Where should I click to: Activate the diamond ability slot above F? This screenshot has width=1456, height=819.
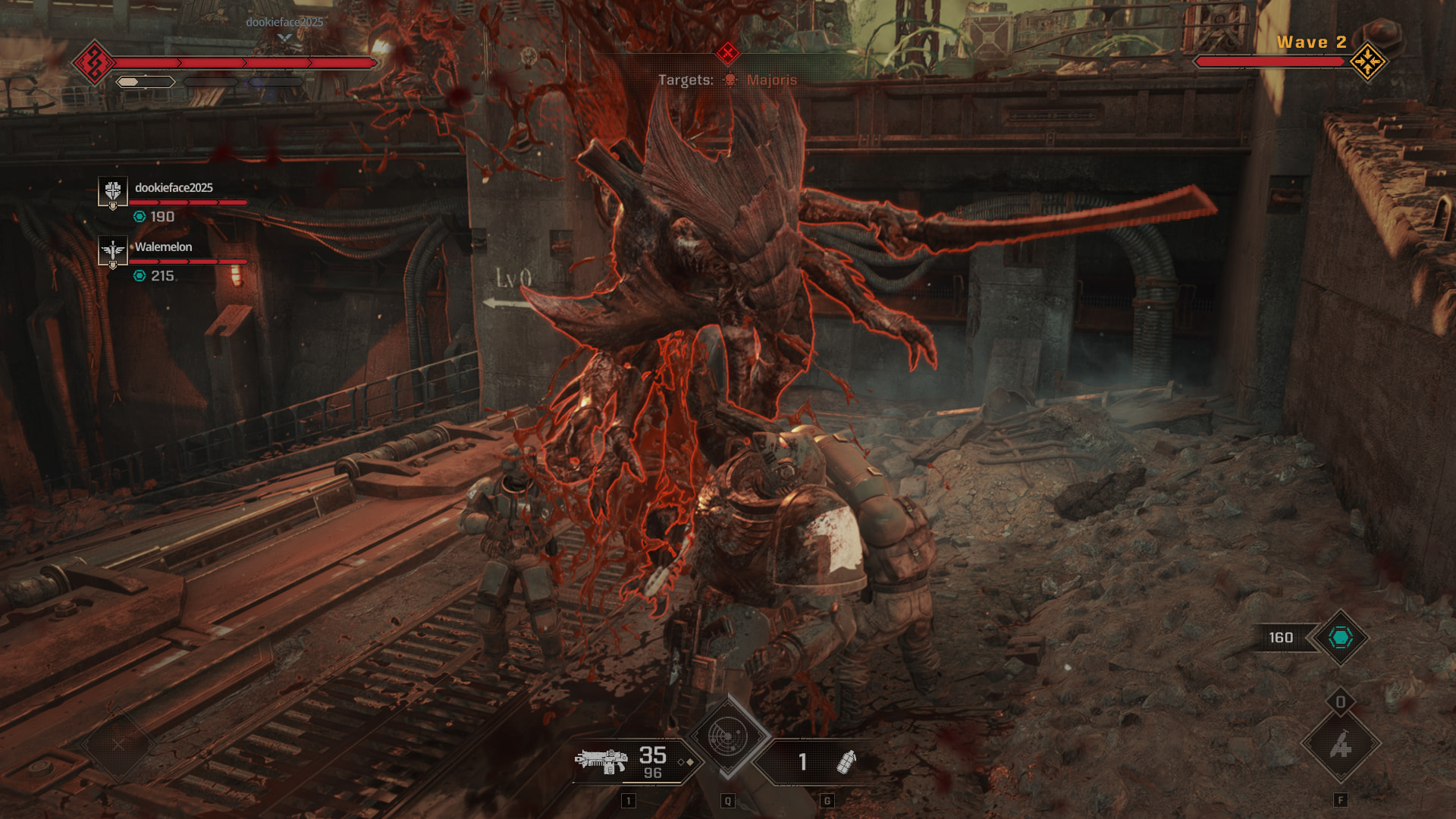click(1340, 745)
